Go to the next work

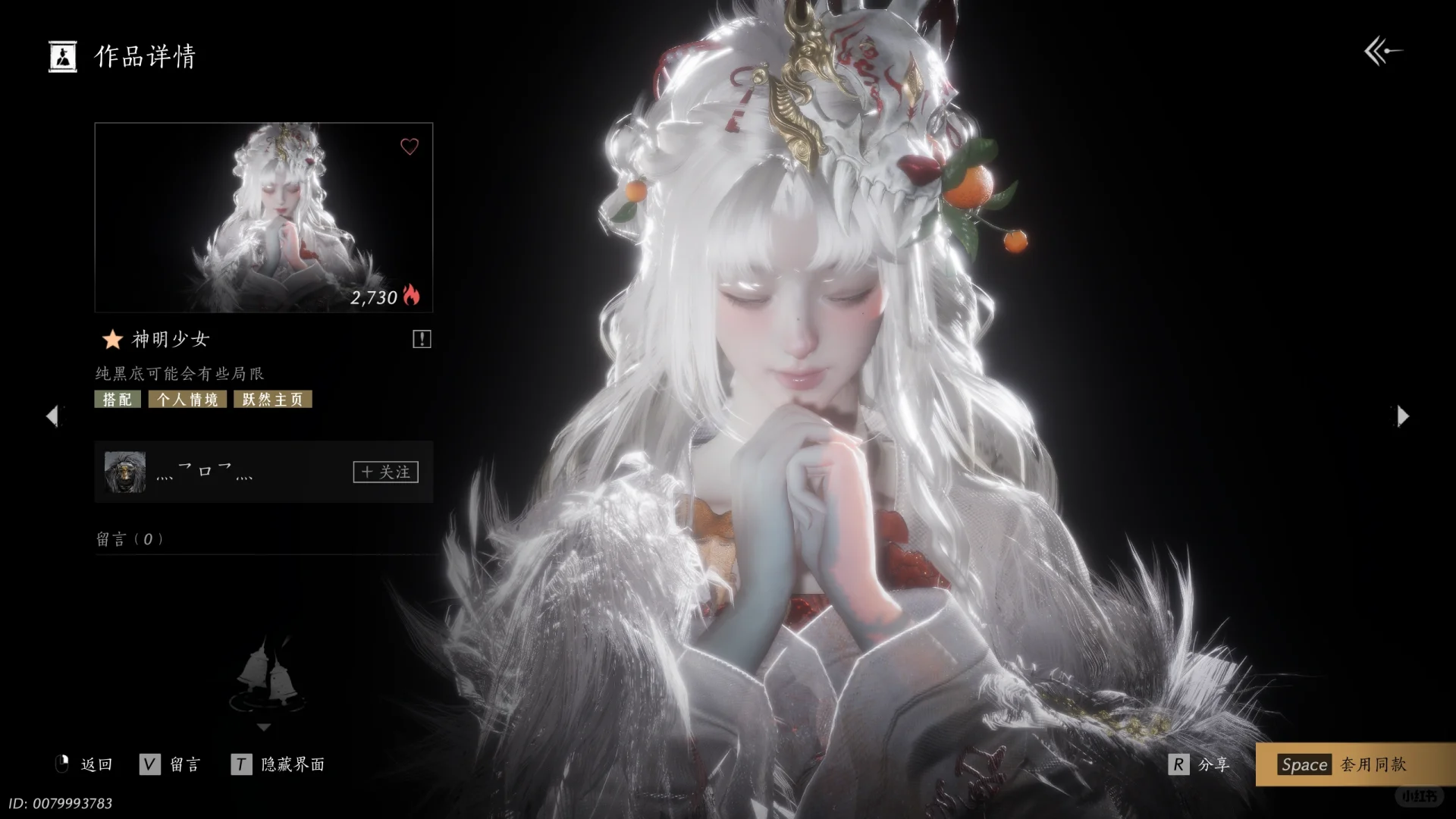pyautogui.click(x=1403, y=416)
